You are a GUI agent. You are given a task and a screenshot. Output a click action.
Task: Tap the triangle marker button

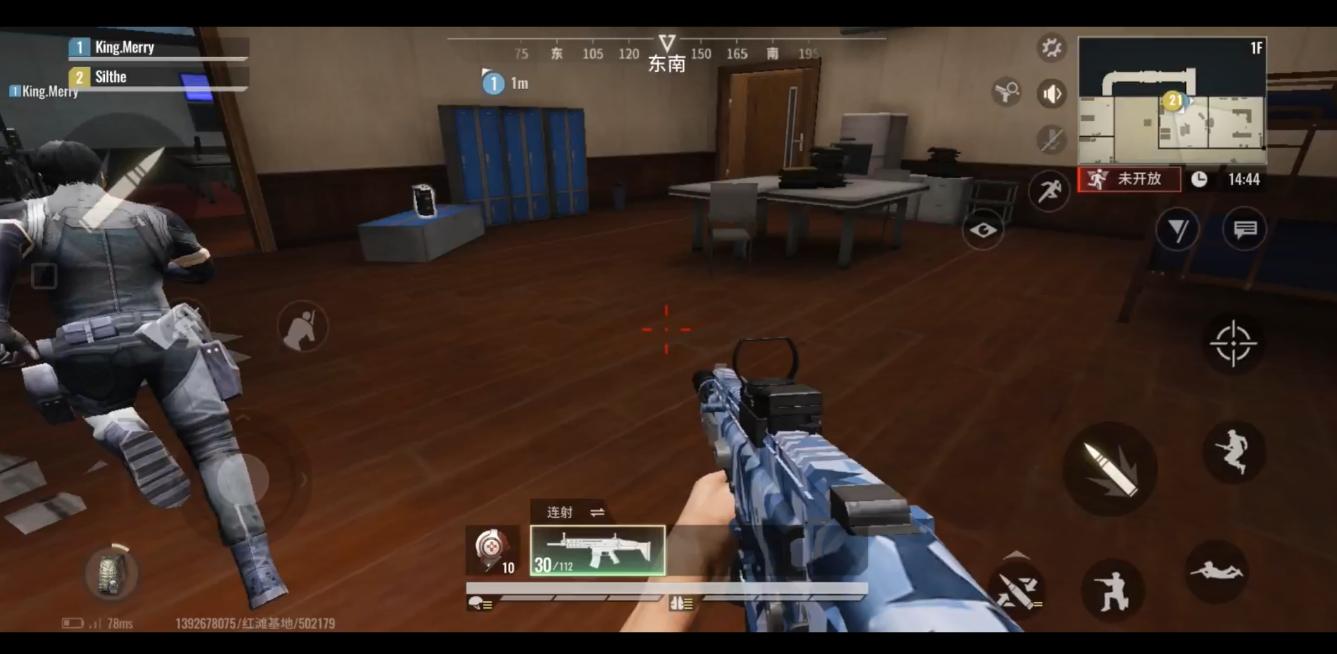[1177, 230]
